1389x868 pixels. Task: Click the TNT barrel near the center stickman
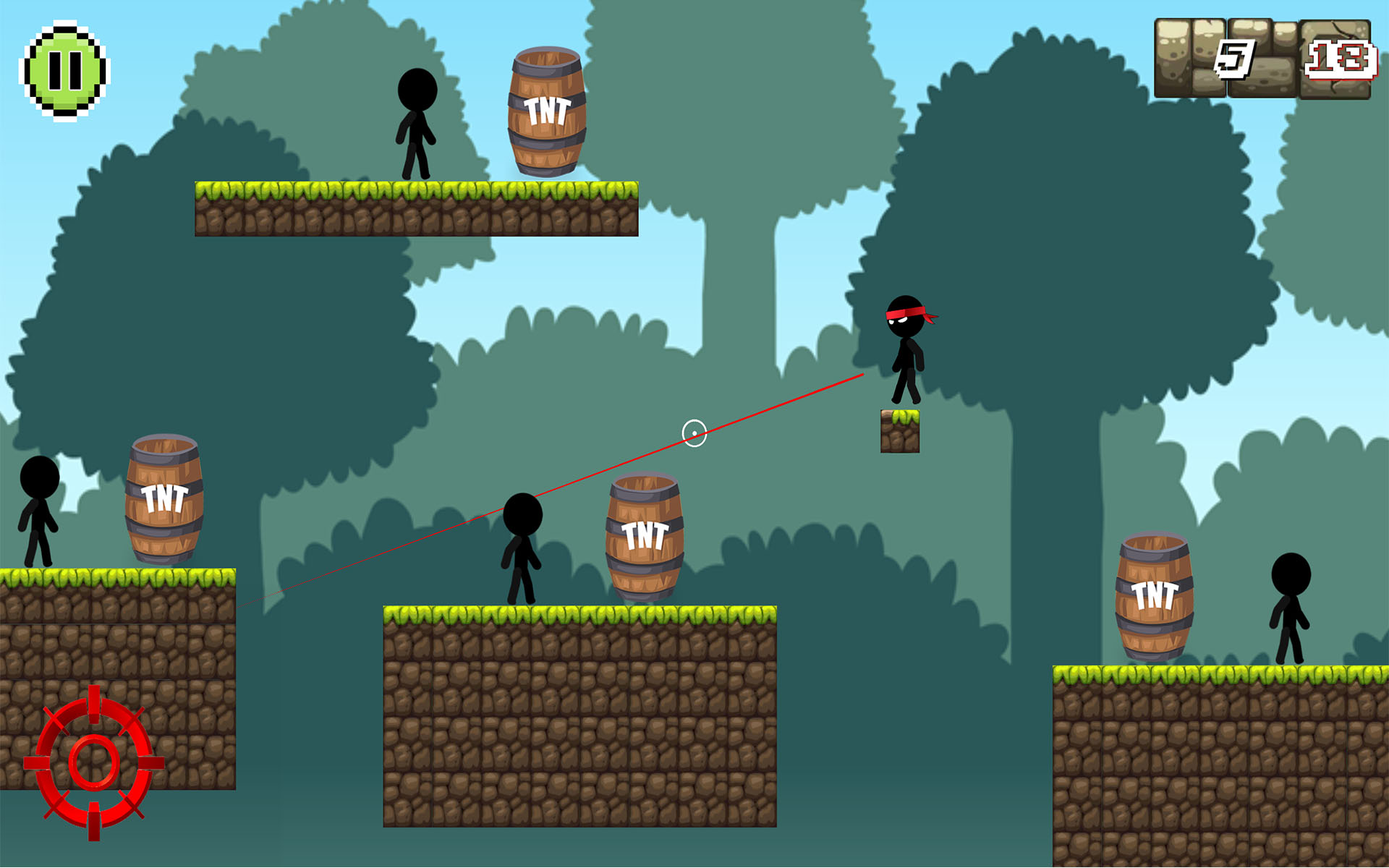[646, 537]
